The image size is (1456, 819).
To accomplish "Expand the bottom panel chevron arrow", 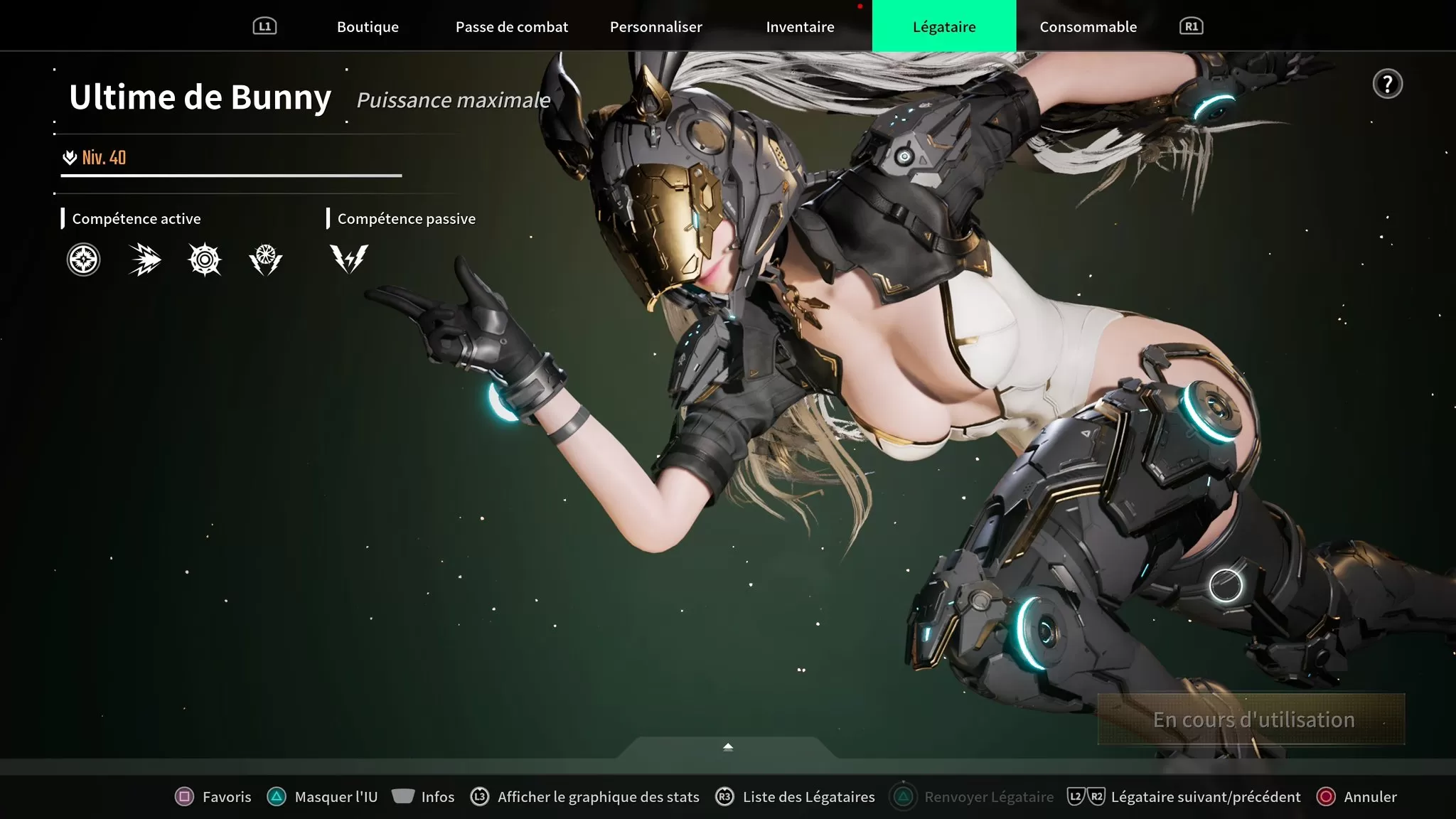I will [727, 746].
